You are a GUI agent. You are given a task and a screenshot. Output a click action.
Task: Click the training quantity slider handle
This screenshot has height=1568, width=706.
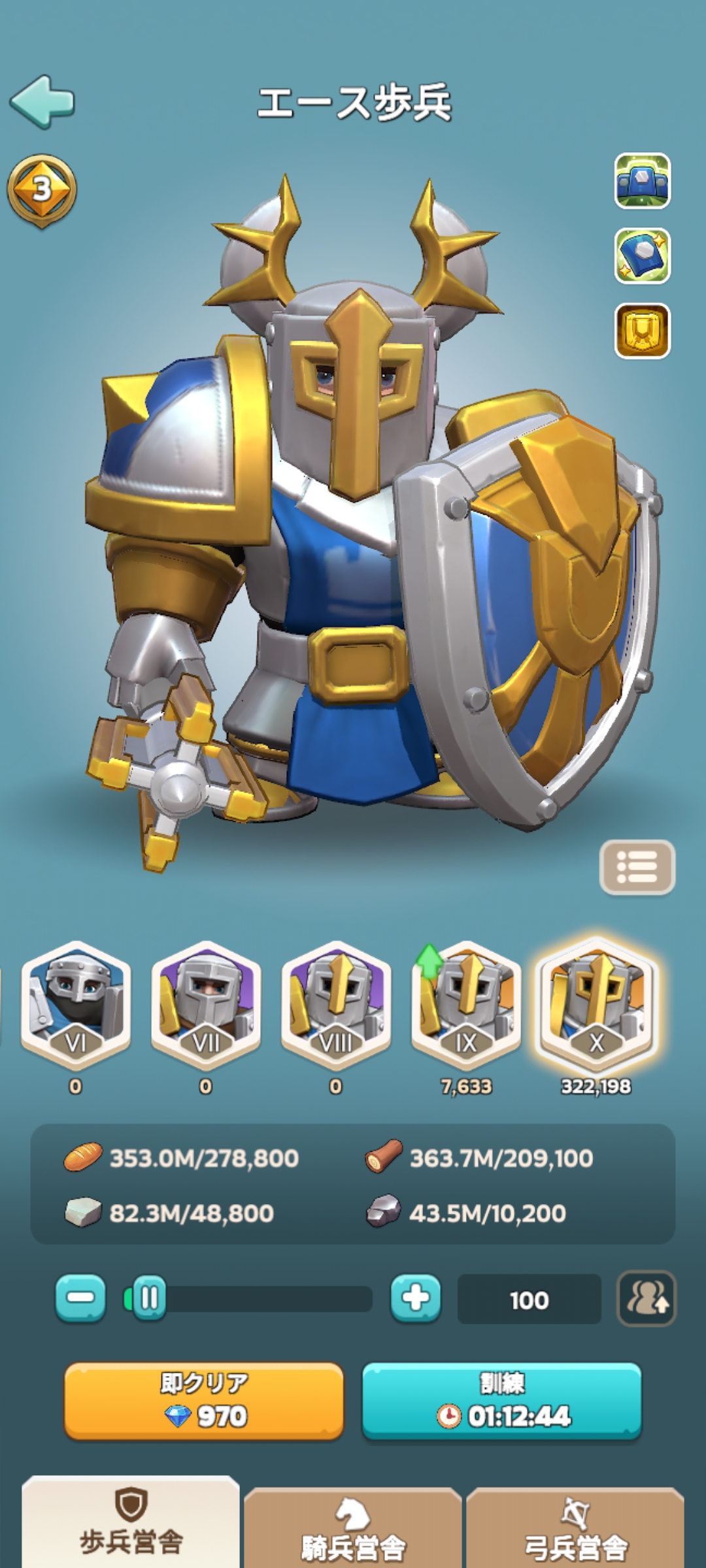coord(149,1298)
